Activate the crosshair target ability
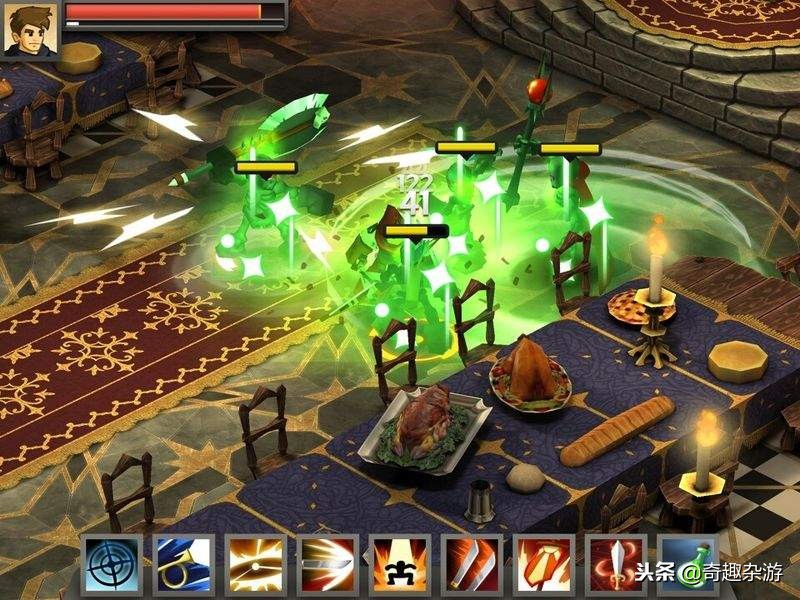The height and width of the screenshot is (600, 800). tap(111, 566)
